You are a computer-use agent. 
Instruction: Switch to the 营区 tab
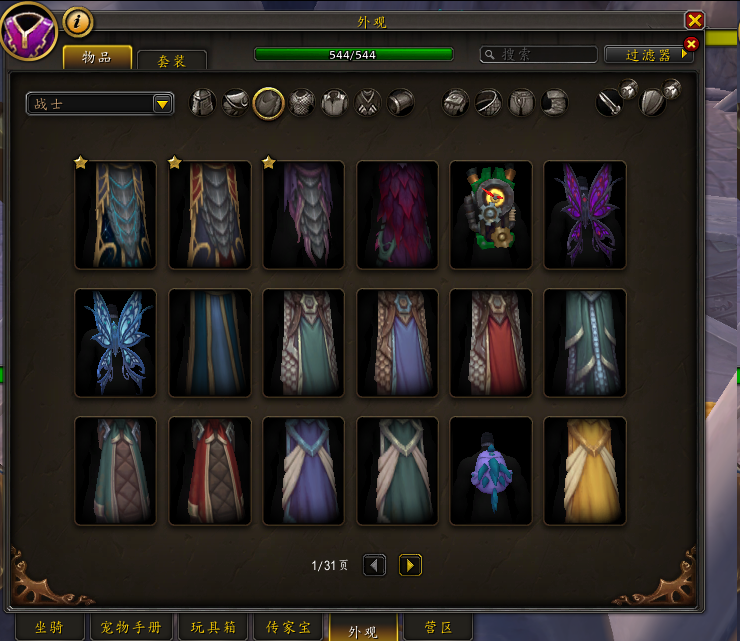click(x=435, y=628)
